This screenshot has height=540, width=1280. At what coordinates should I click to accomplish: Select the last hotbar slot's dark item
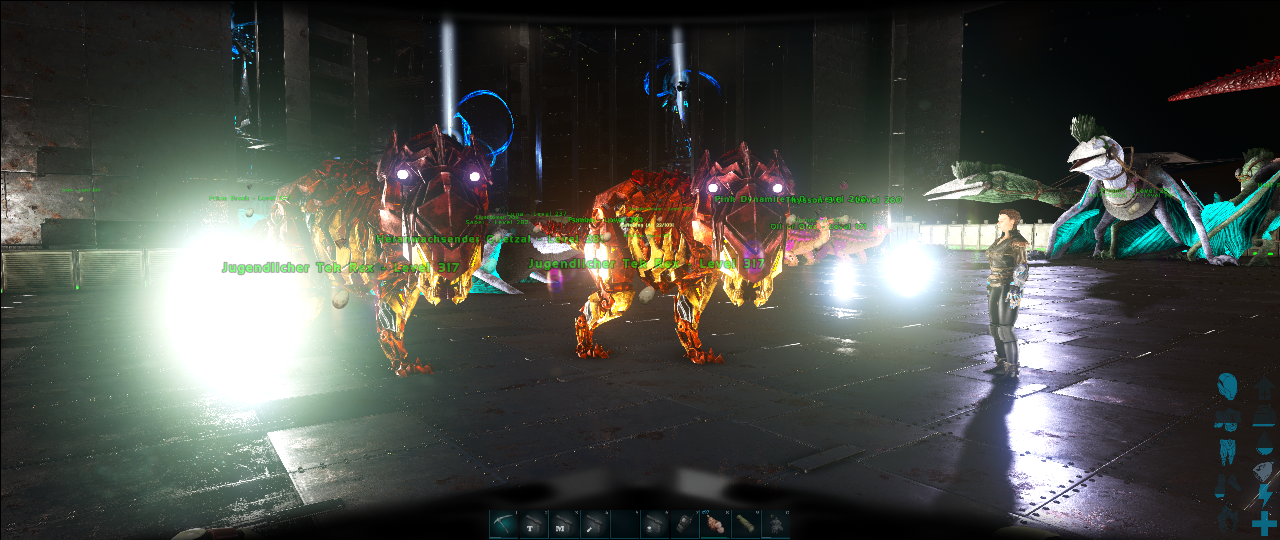775,524
